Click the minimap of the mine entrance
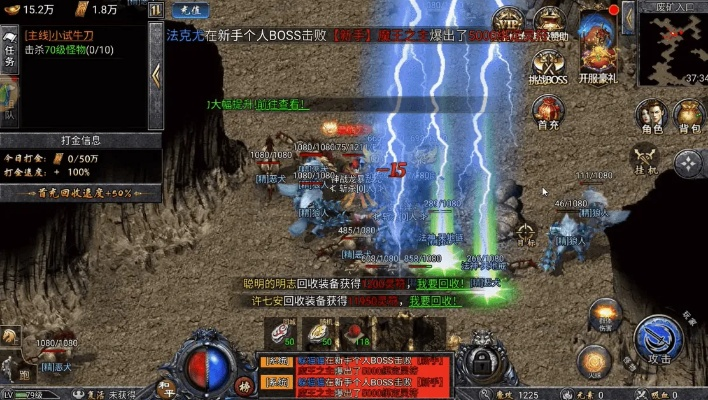This screenshot has height=400, width=708. [x=673, y=45]
